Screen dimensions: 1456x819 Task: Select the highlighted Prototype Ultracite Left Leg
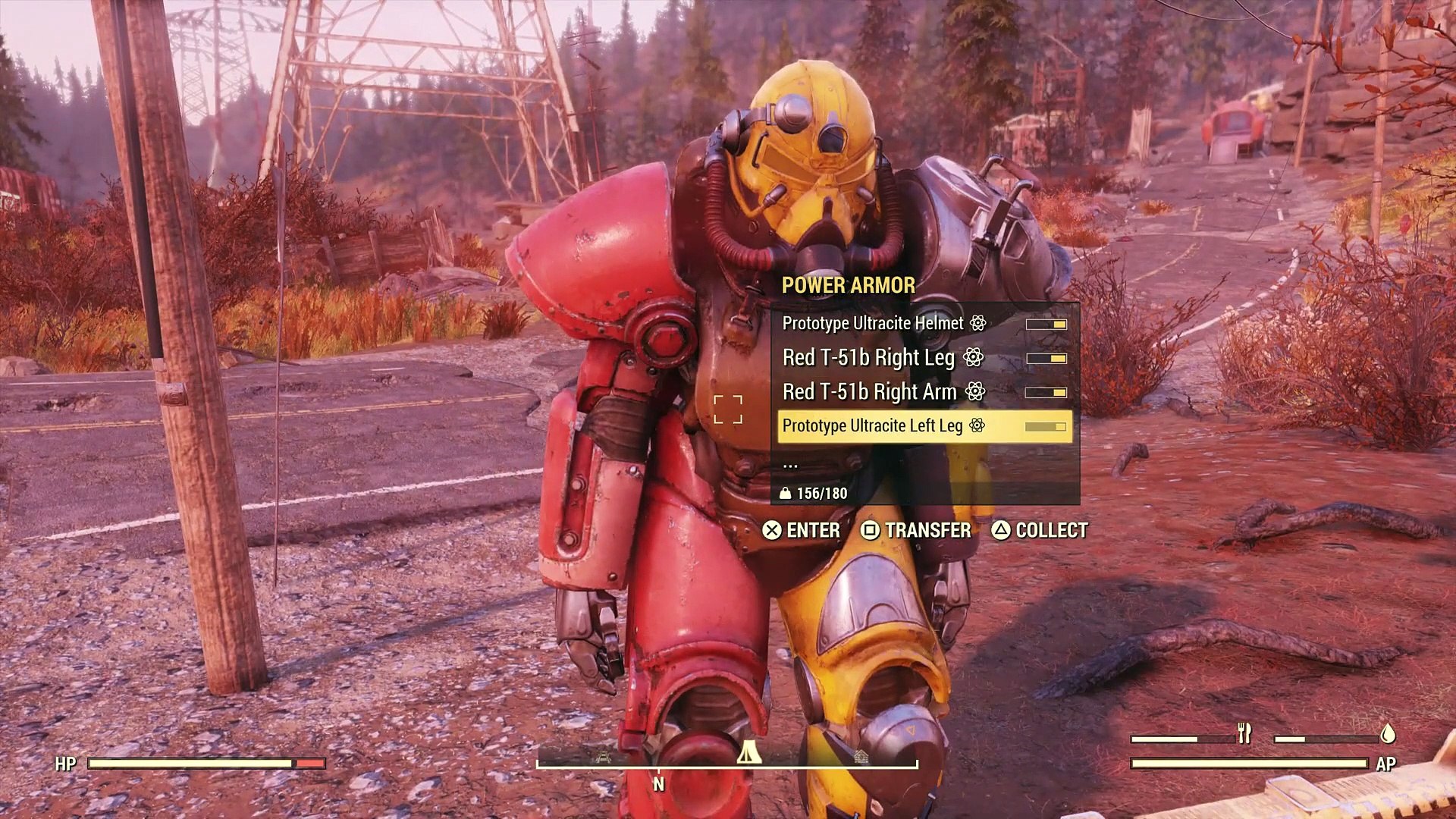872,426
